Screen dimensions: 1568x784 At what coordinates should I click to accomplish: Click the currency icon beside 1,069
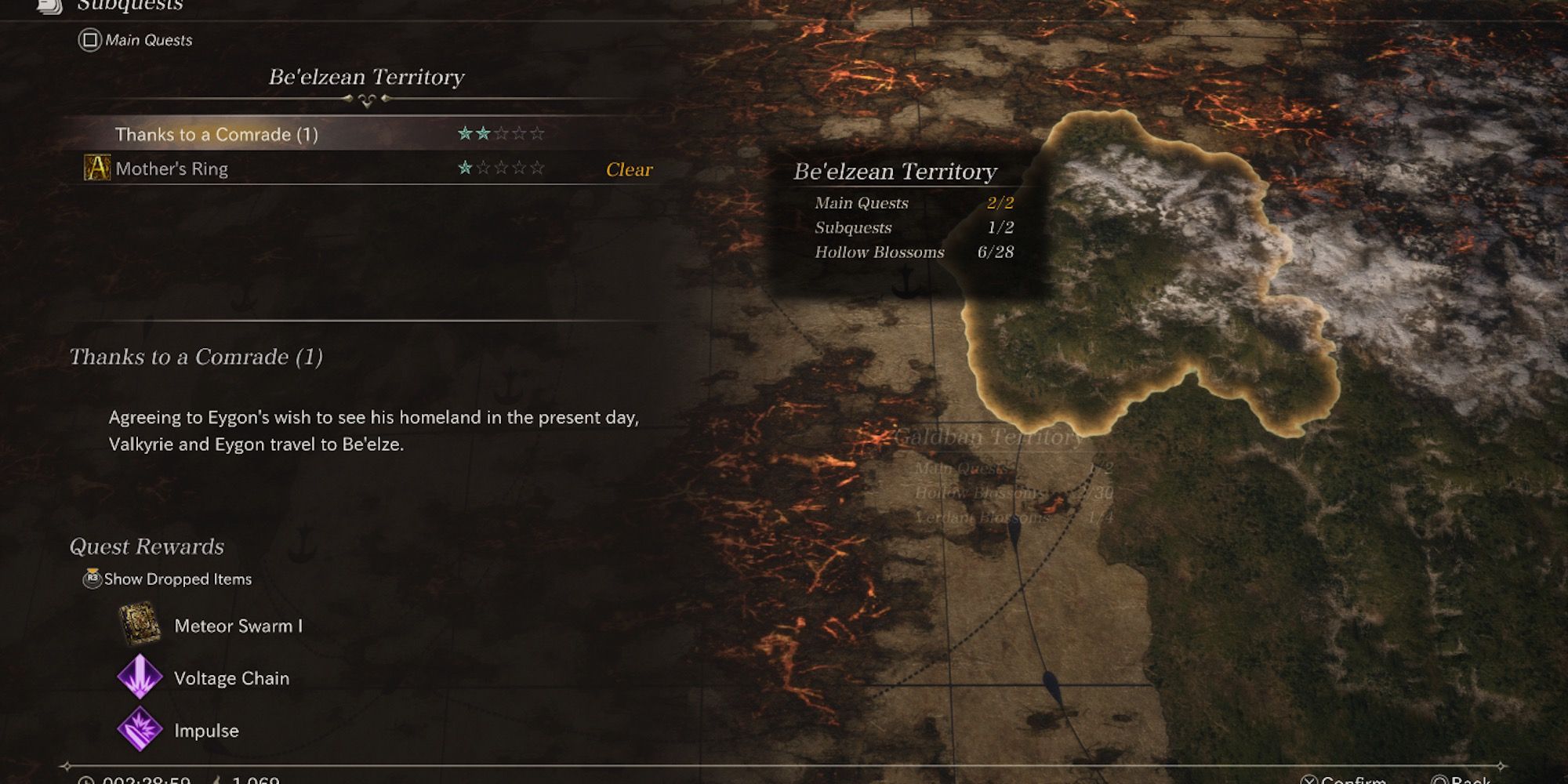[216, 781]
